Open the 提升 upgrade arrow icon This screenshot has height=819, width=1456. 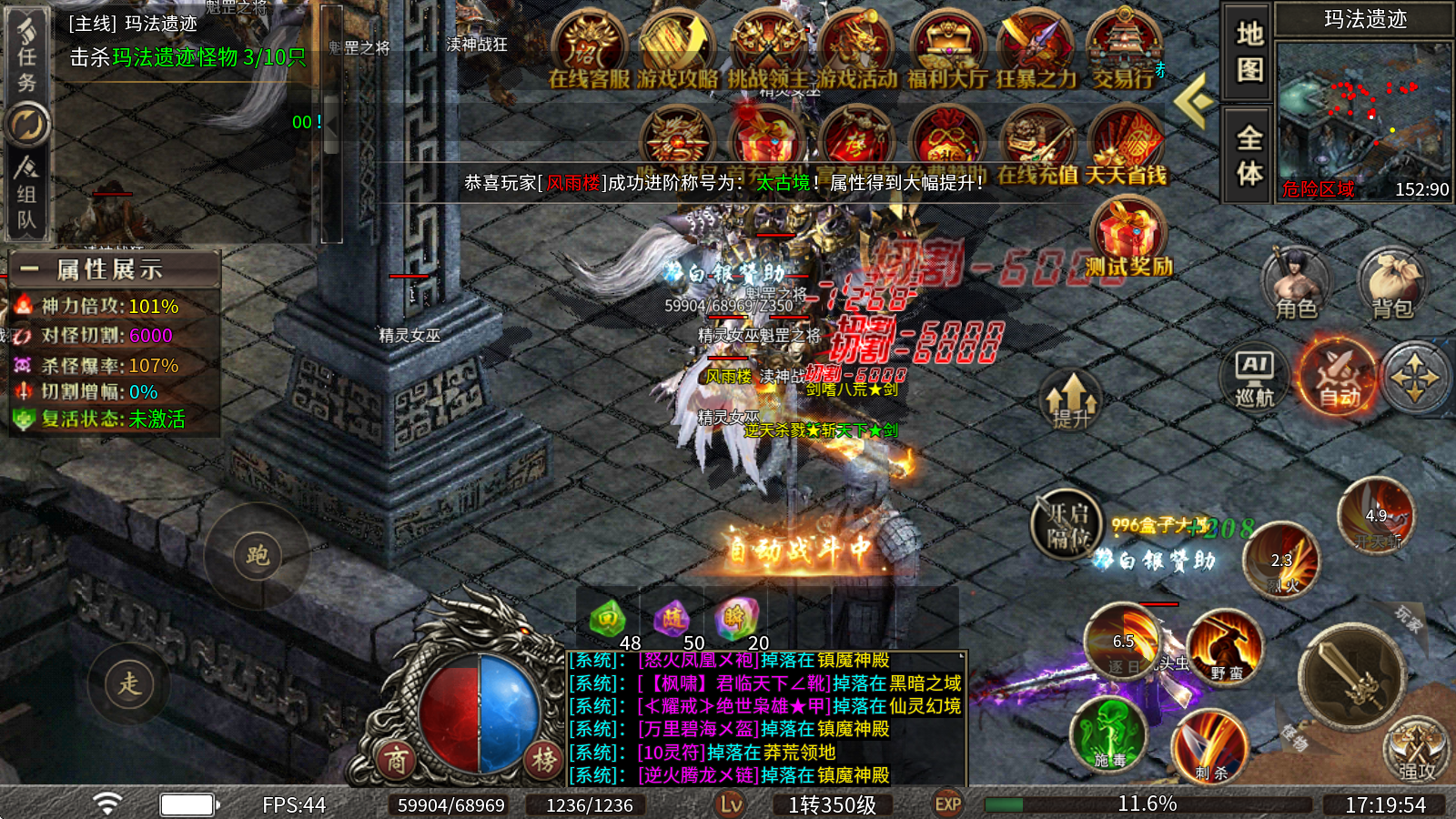pos(1071,400)
